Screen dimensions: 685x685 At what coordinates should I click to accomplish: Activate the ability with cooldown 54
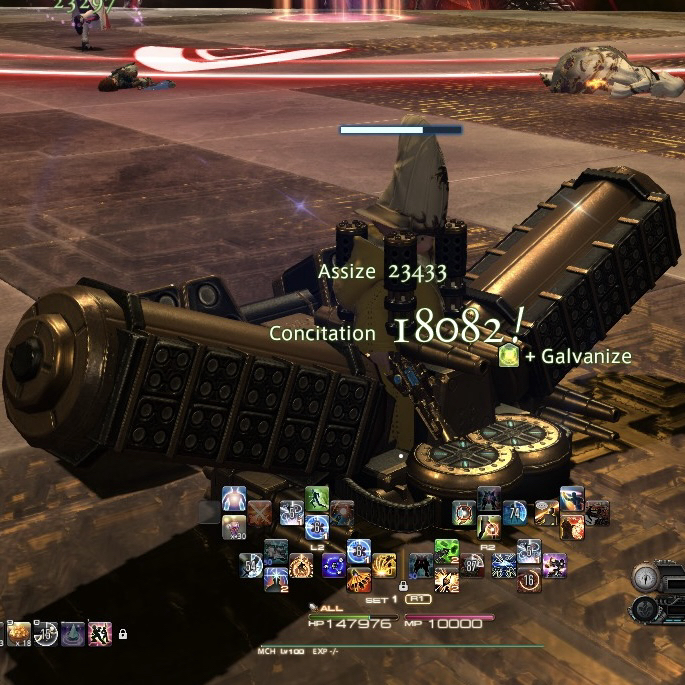(250, 566)
